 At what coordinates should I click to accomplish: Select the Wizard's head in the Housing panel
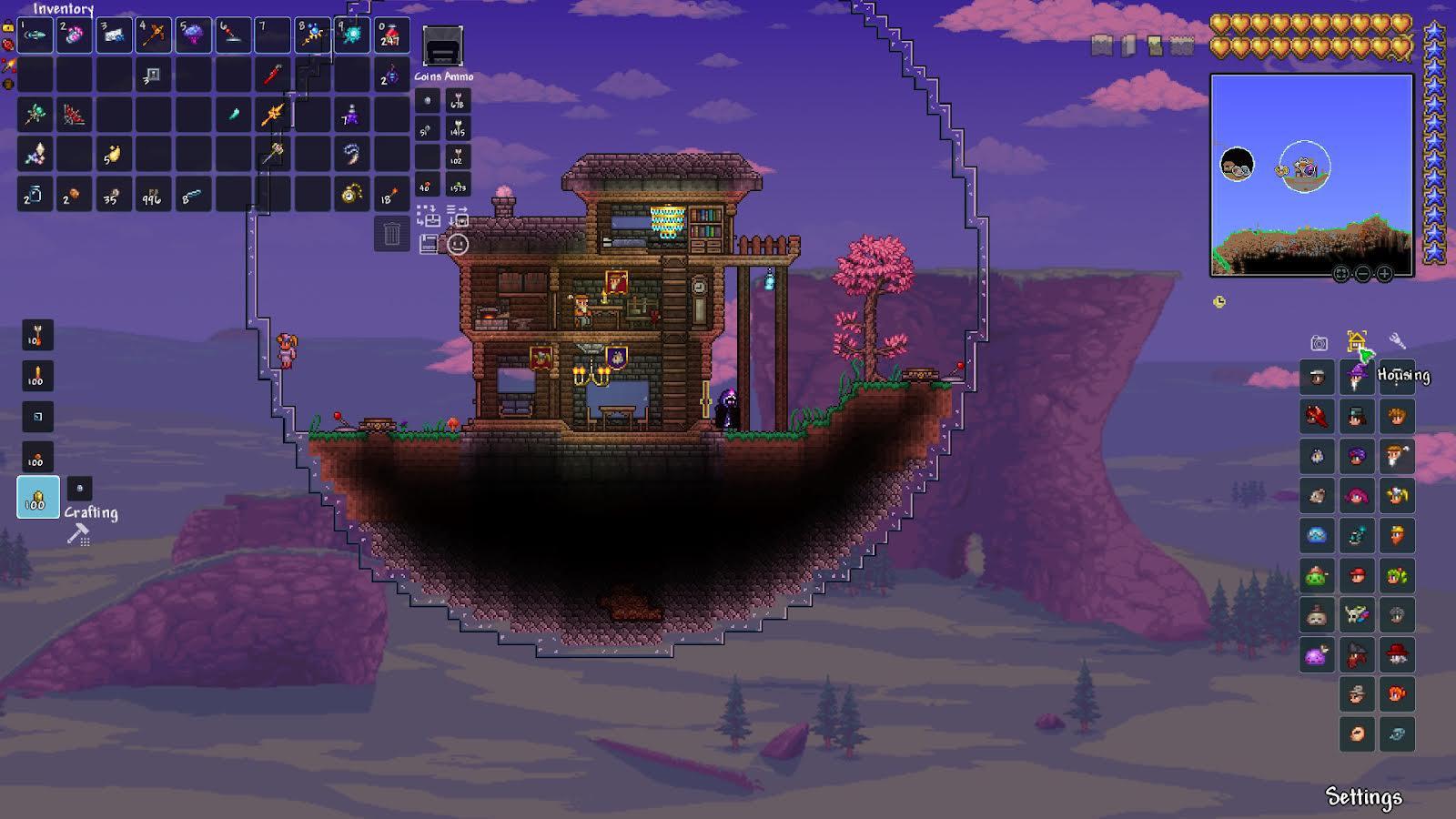(x=1356, y=378)
